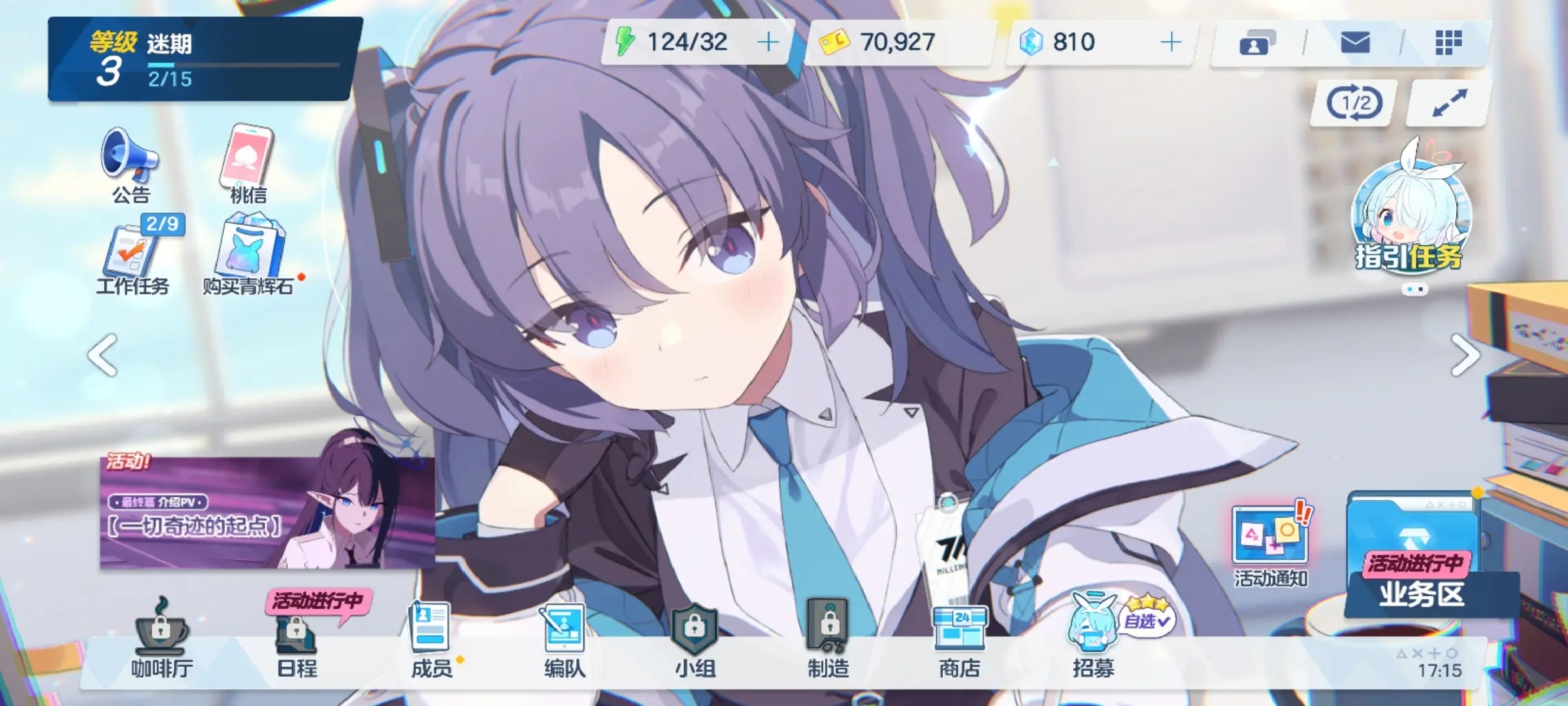Open the grid menu icon
This screenshot has height=706, width=1568.
(1448, 43)
